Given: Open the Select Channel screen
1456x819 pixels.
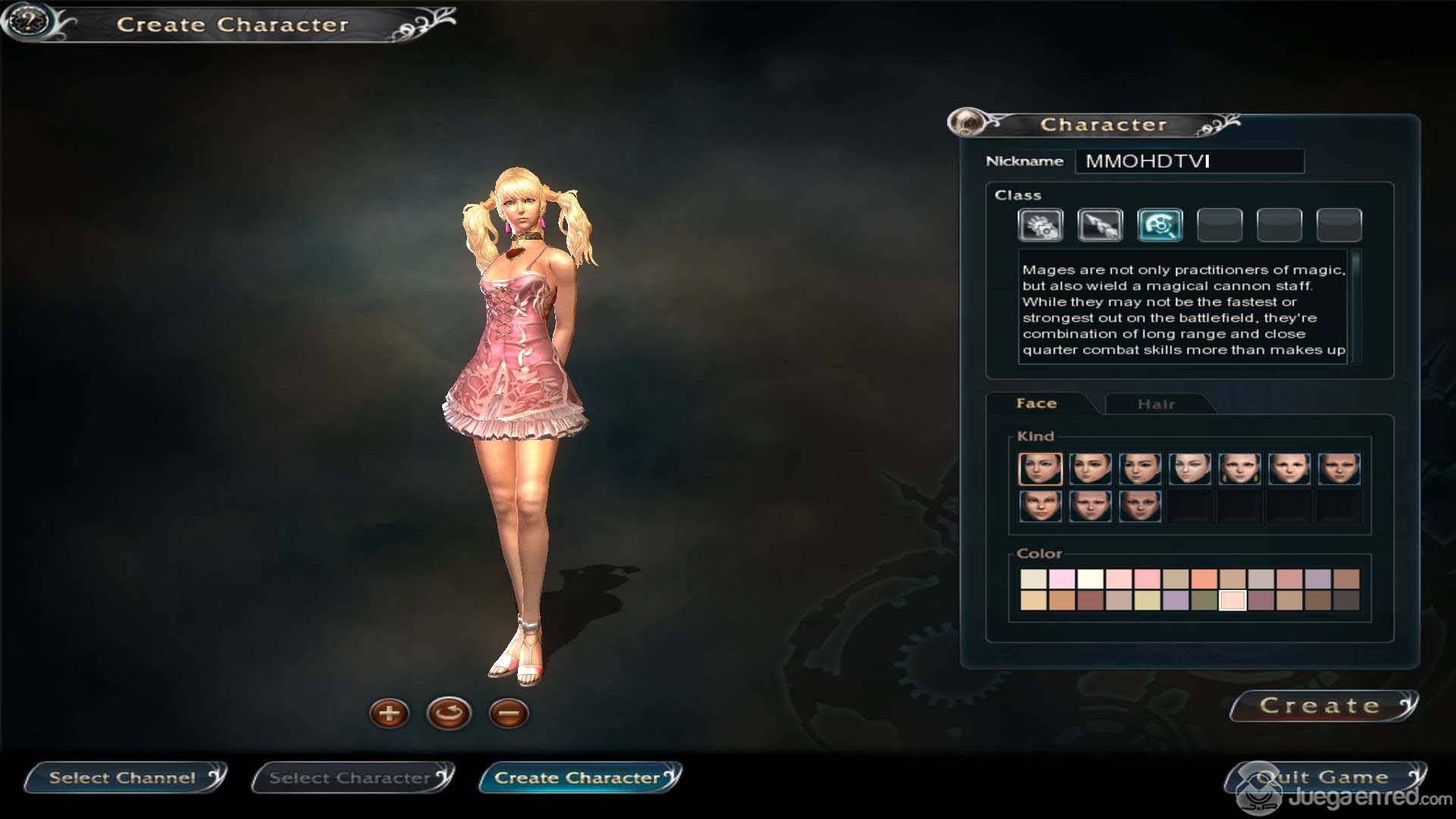Looking at the screenshot, I should coord(123,777).
